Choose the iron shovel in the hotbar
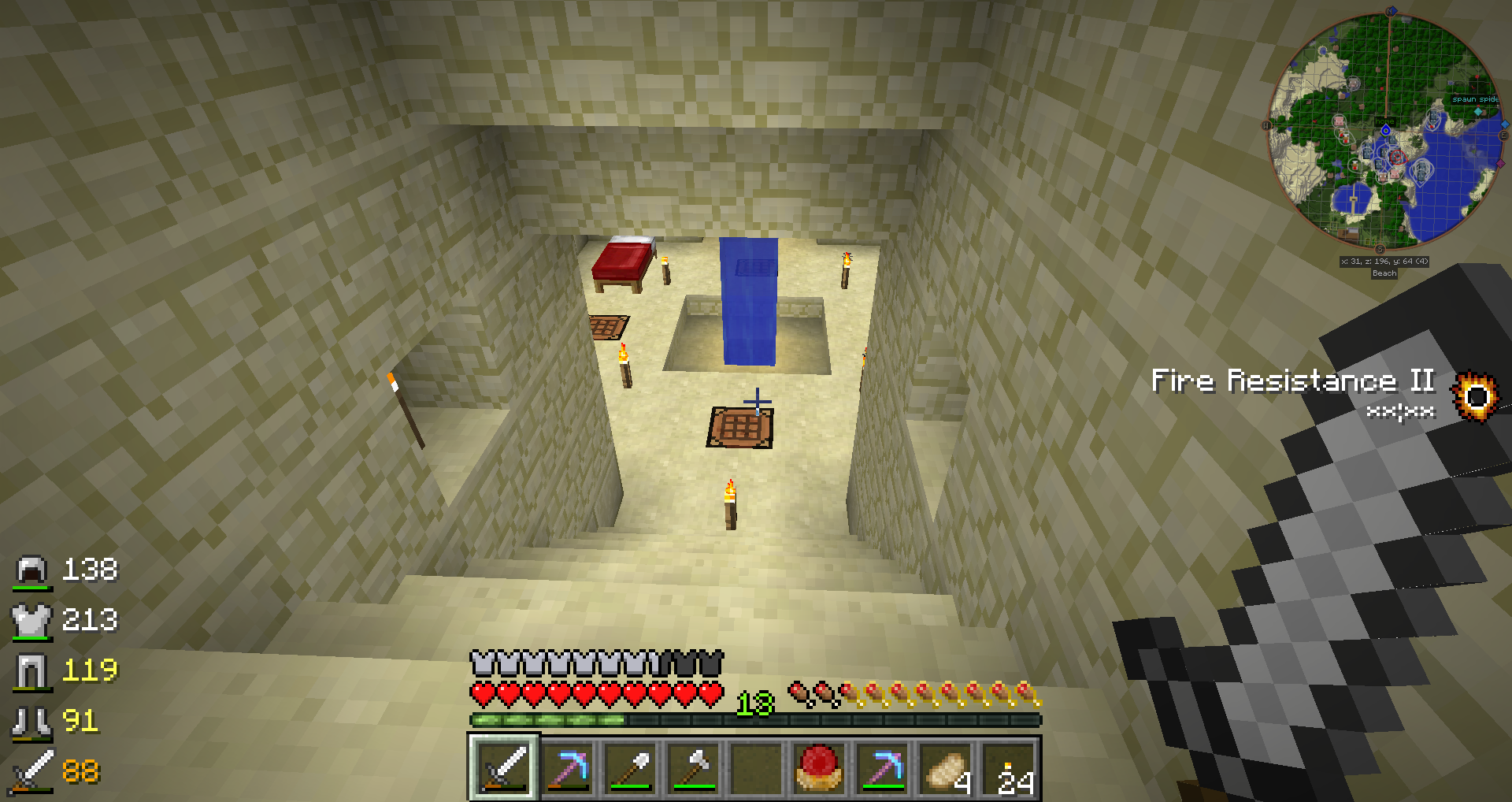The image size is (1512, 802). pyautogui.click(x=631, y=767)
